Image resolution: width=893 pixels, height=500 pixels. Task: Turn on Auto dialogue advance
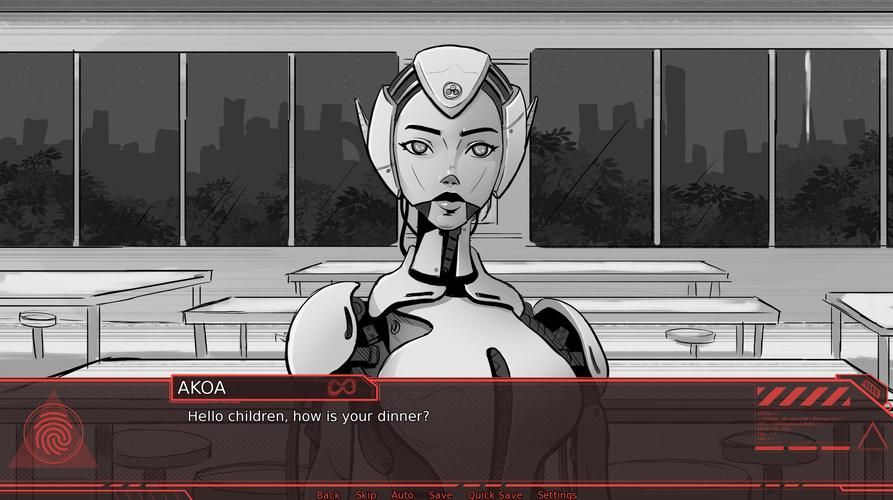click(402, 495)
